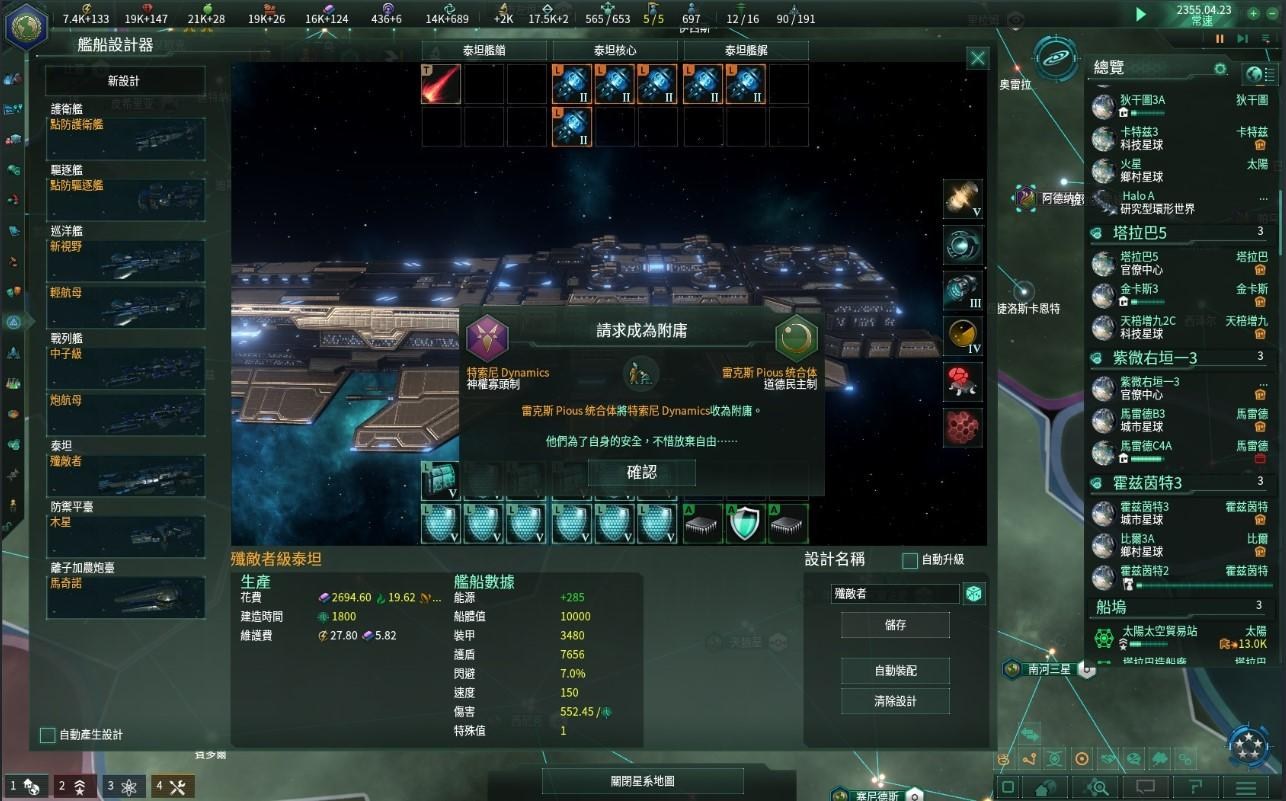Select the red titan weapon slot
The height and width of the screenshot is (801, 1286).
coord(441,85)
